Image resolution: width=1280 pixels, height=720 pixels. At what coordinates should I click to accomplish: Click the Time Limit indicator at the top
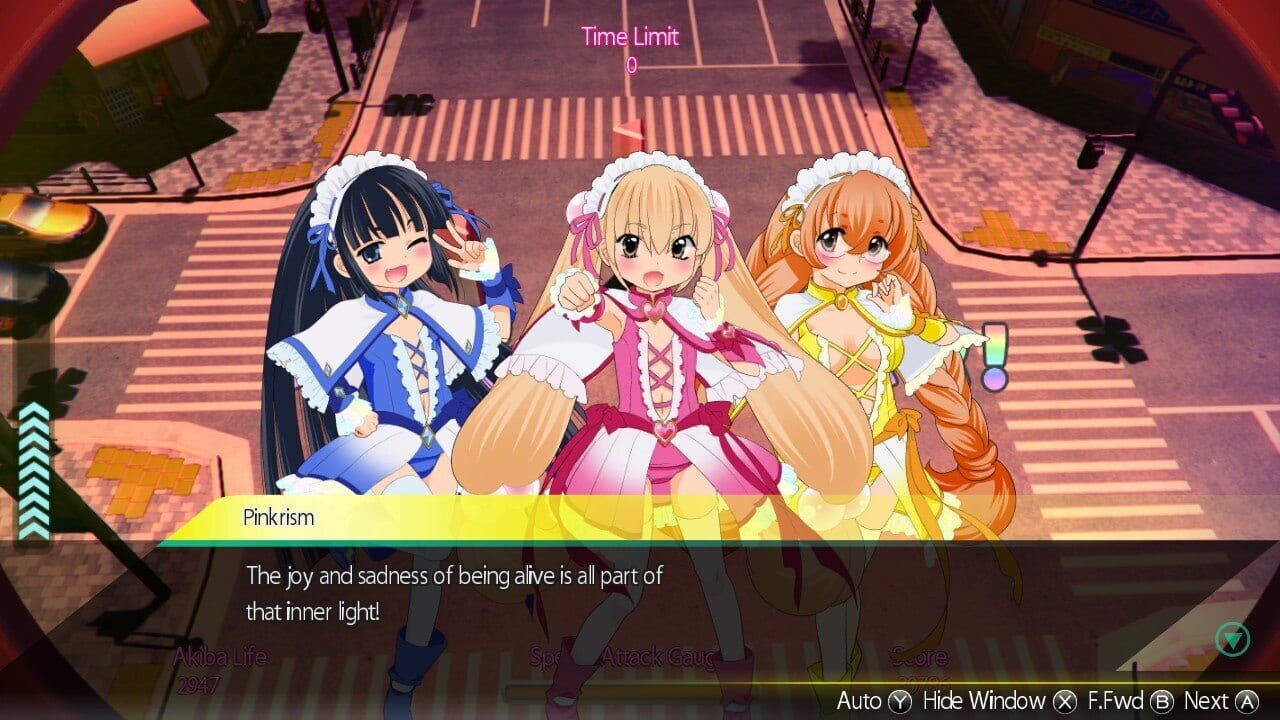(x=630, y=38)
